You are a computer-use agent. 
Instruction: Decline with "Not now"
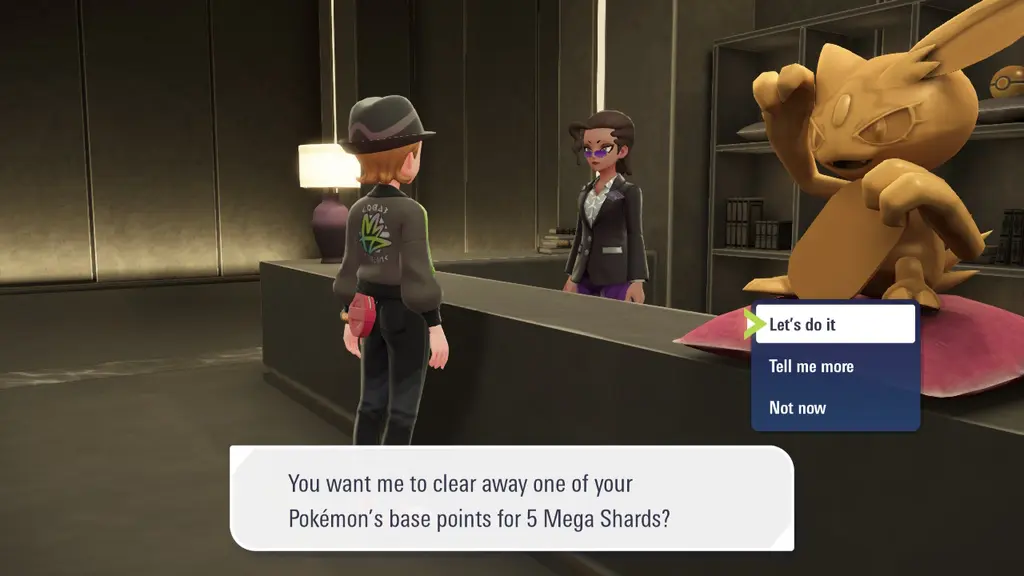pyautogui.click(x=834, y=407)
